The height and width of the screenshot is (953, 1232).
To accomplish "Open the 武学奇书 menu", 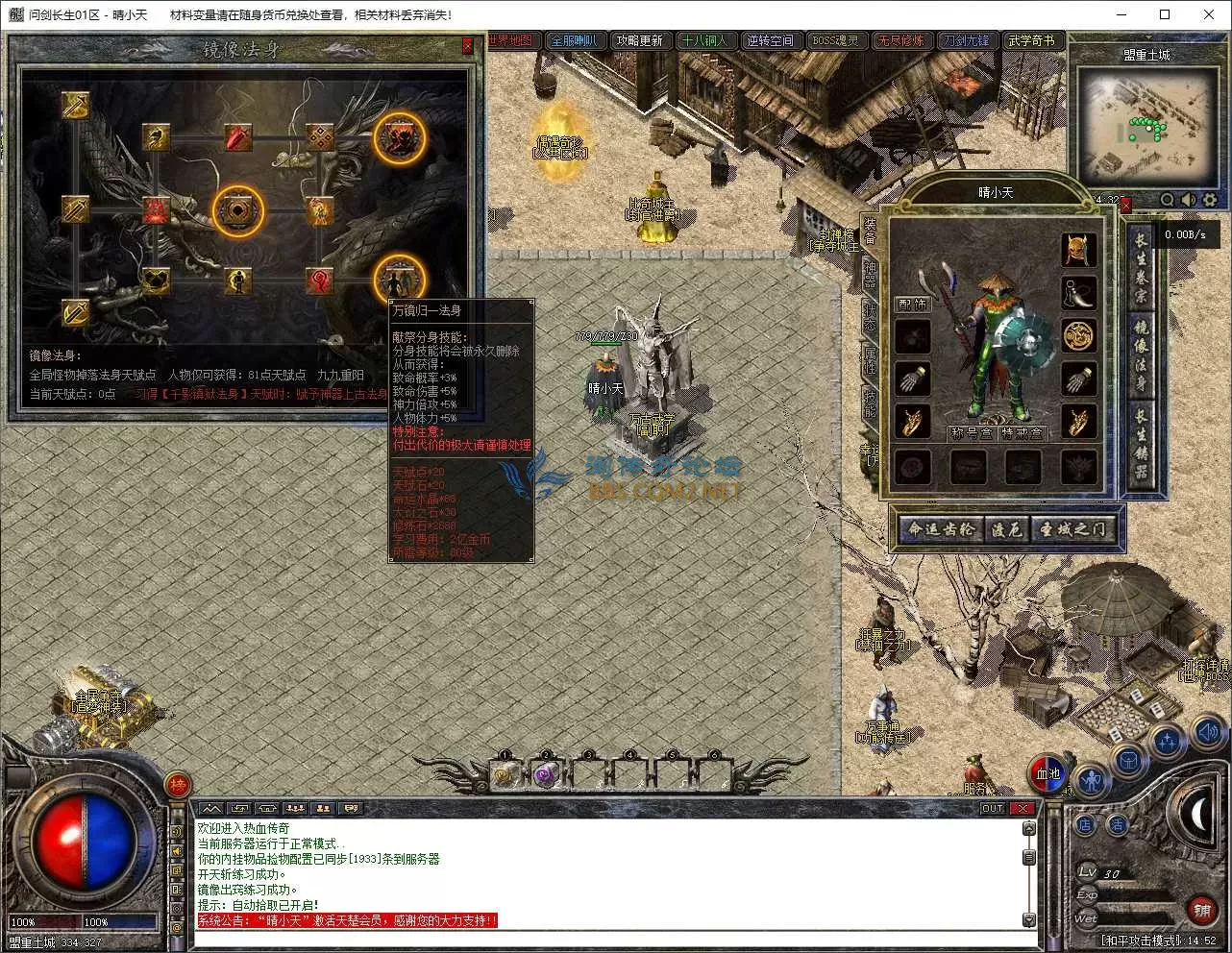I will click(1031, 40).
